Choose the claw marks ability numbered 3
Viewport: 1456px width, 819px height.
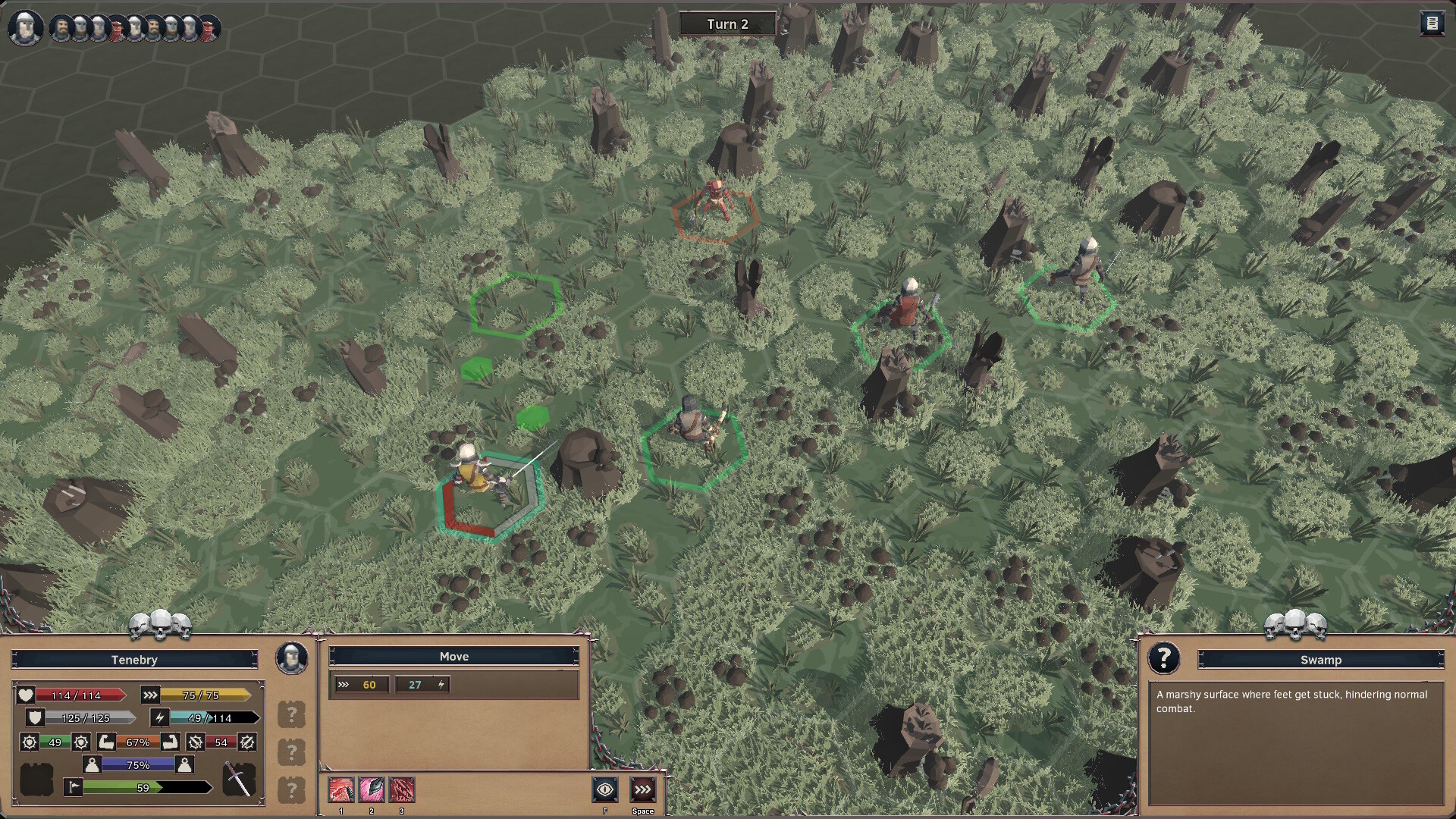click(x=402, y=790)
